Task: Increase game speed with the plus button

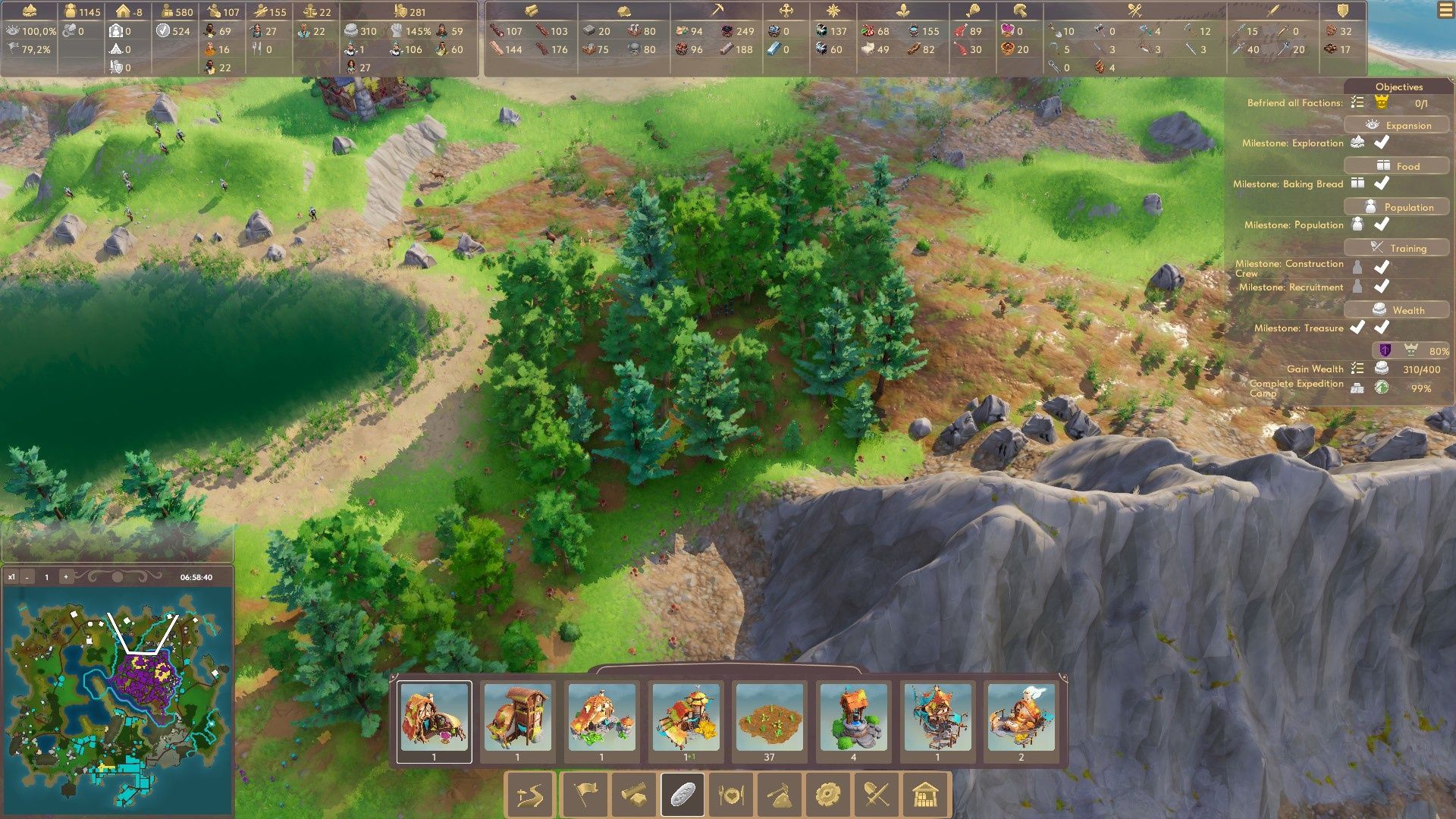Action: tap(66, 577)
